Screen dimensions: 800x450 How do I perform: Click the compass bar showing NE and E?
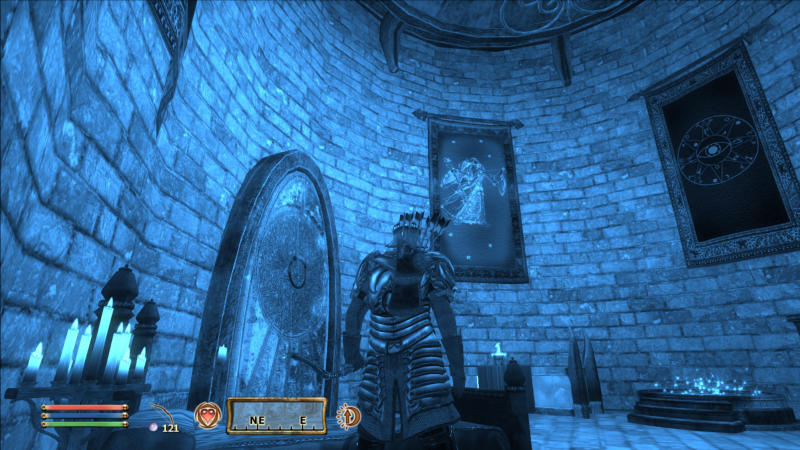(277, 415)
